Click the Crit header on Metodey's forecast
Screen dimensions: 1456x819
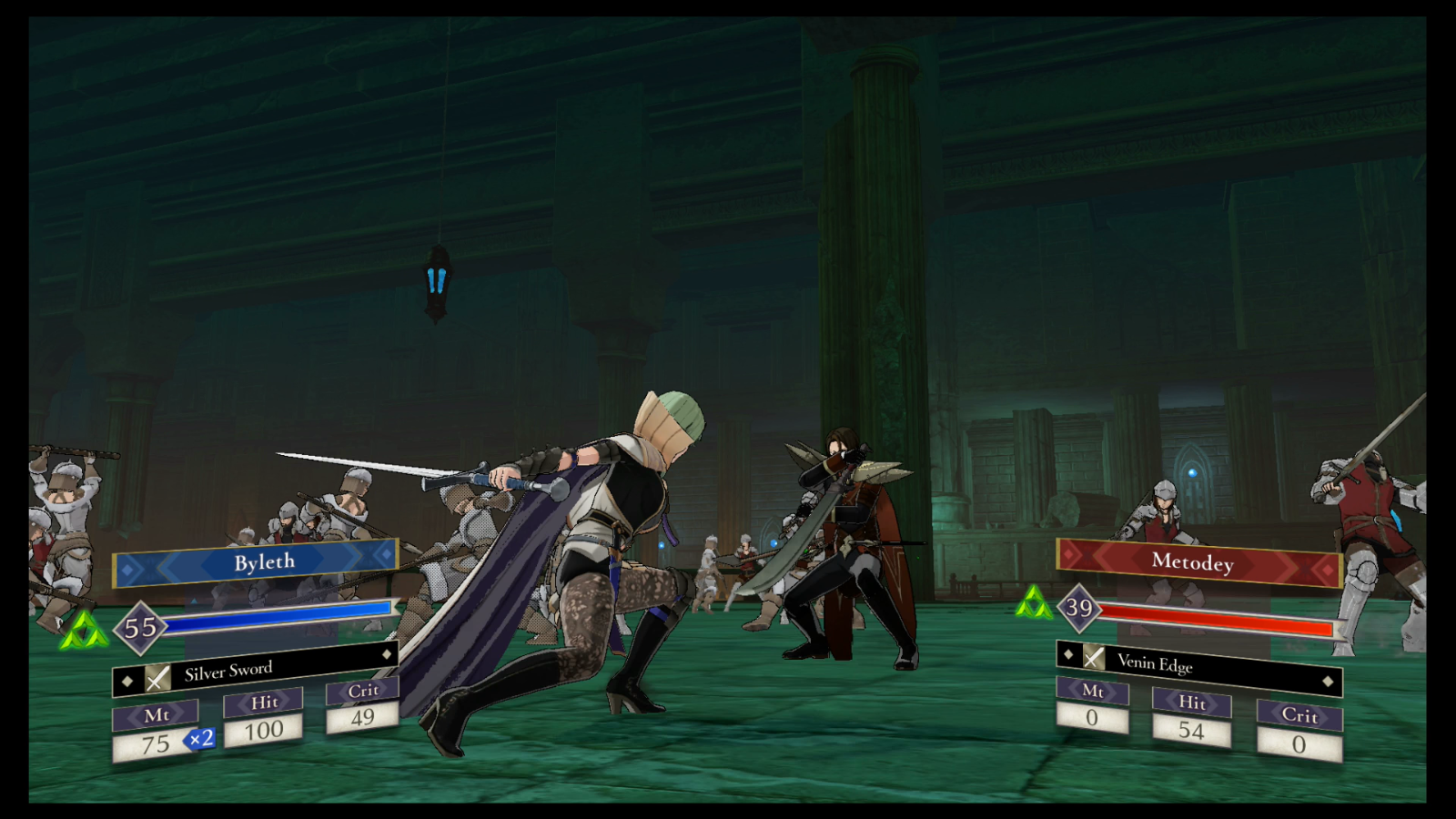click(1299, 718)
